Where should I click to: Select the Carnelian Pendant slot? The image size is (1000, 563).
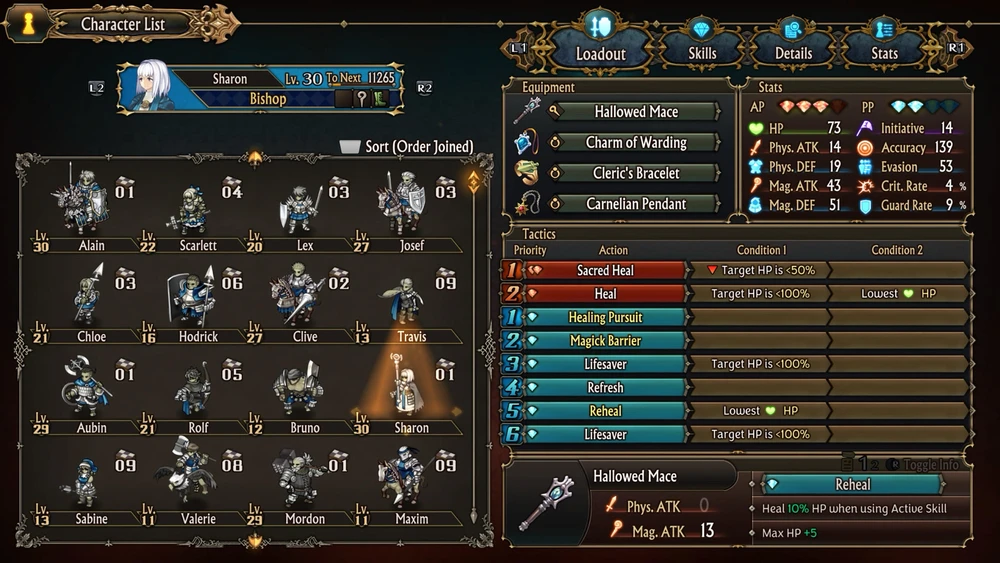pos(635,204)
